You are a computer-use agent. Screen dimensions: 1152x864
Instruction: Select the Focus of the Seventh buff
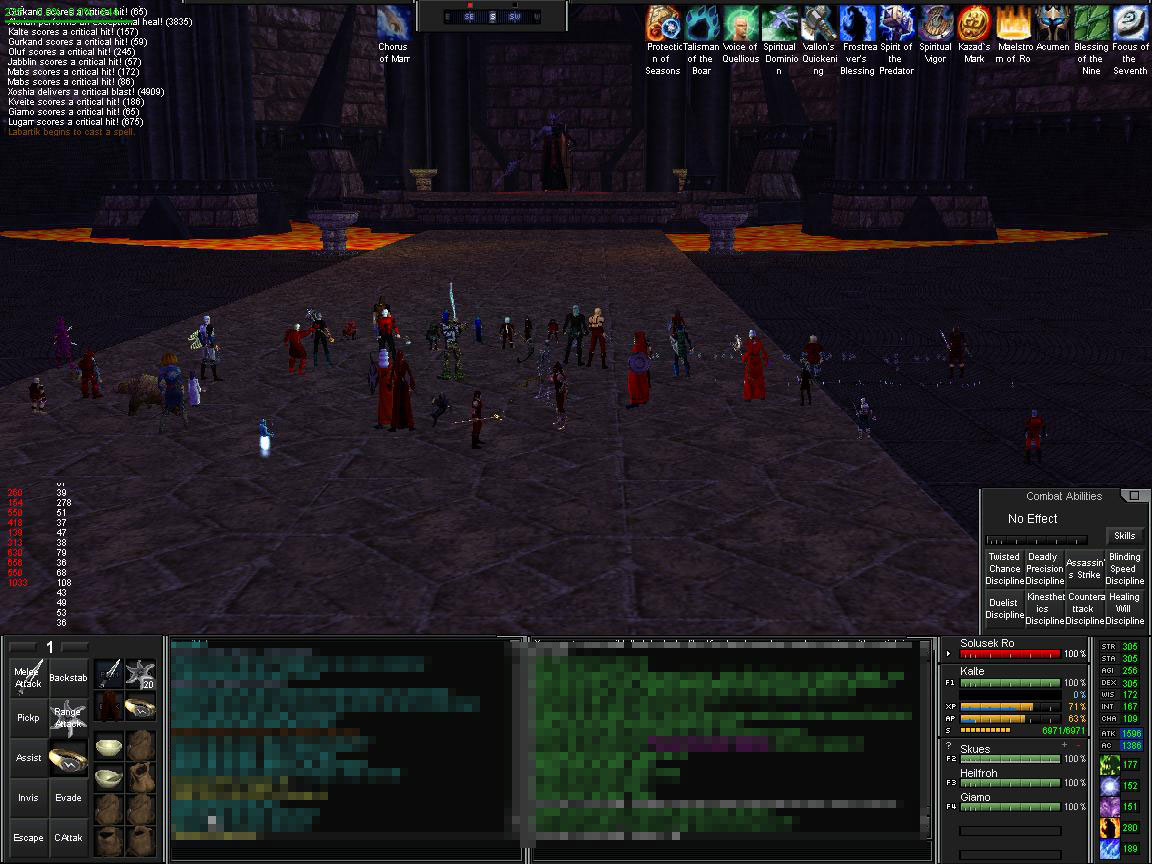click(1130, 24)
